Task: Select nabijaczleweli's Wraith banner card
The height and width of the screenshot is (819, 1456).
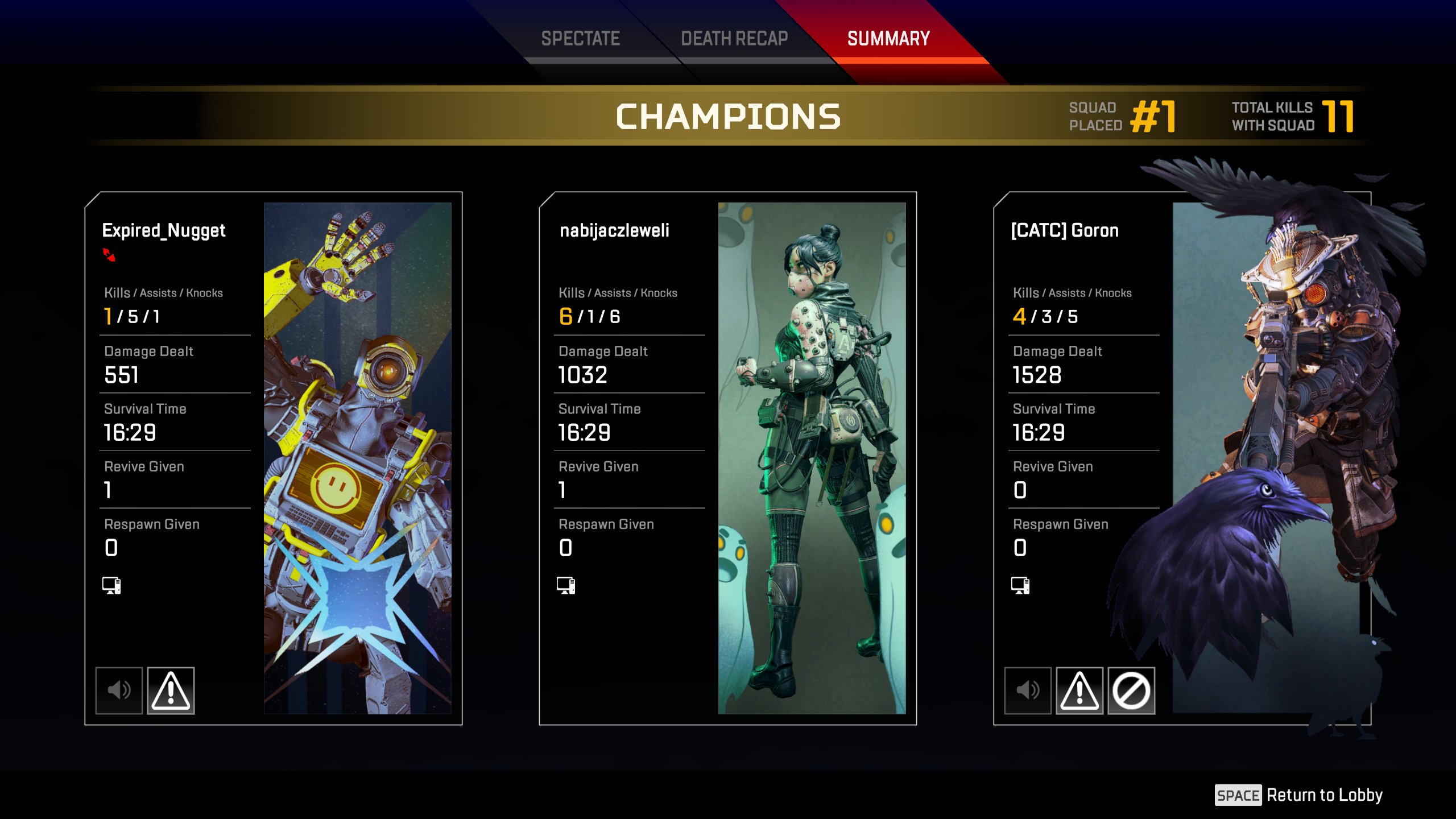Action: pyautogui.click(x=812, y=458)
